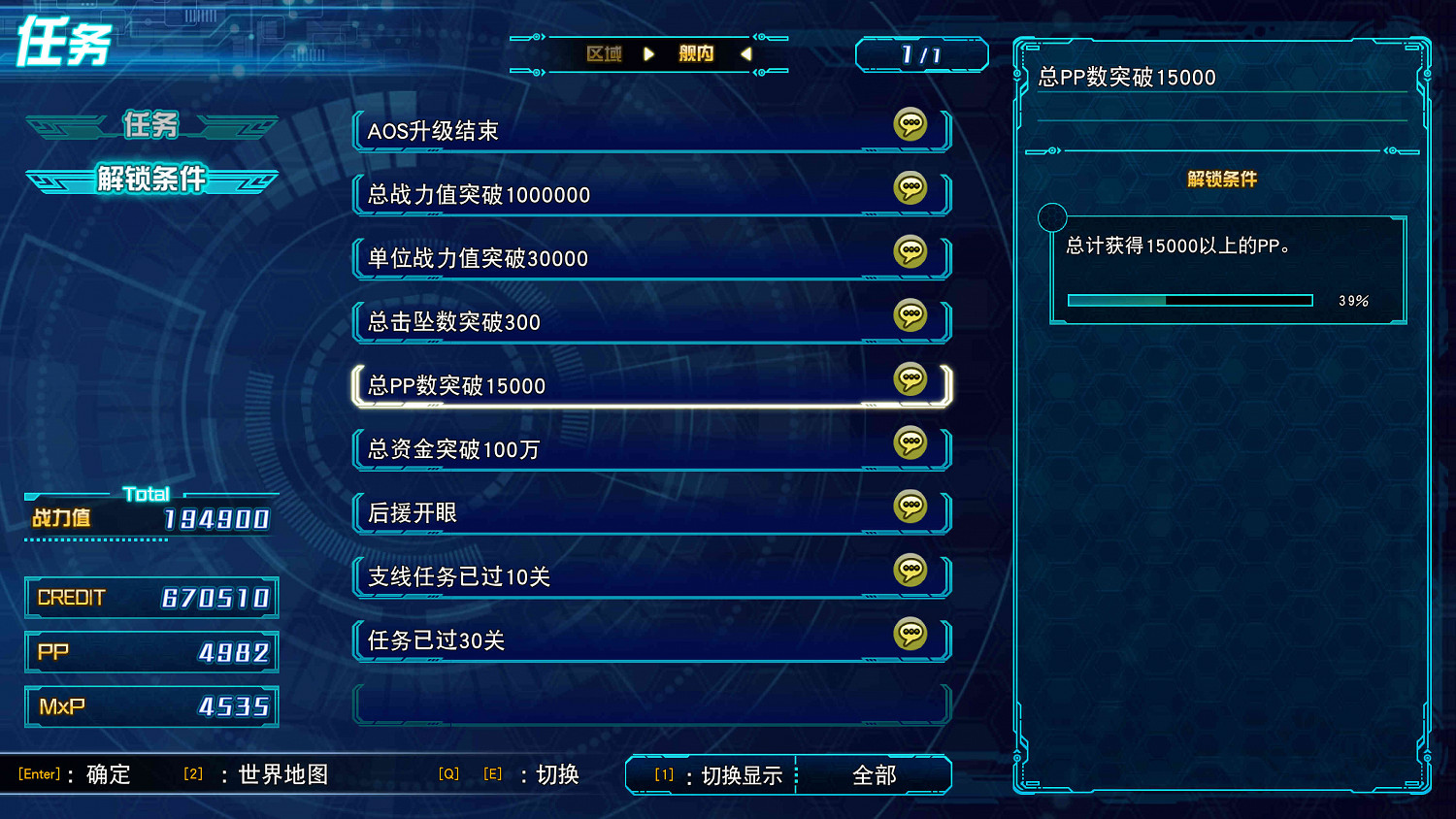
Task: Click the right arrow after 舰内
Action: [x=747, y=54]
